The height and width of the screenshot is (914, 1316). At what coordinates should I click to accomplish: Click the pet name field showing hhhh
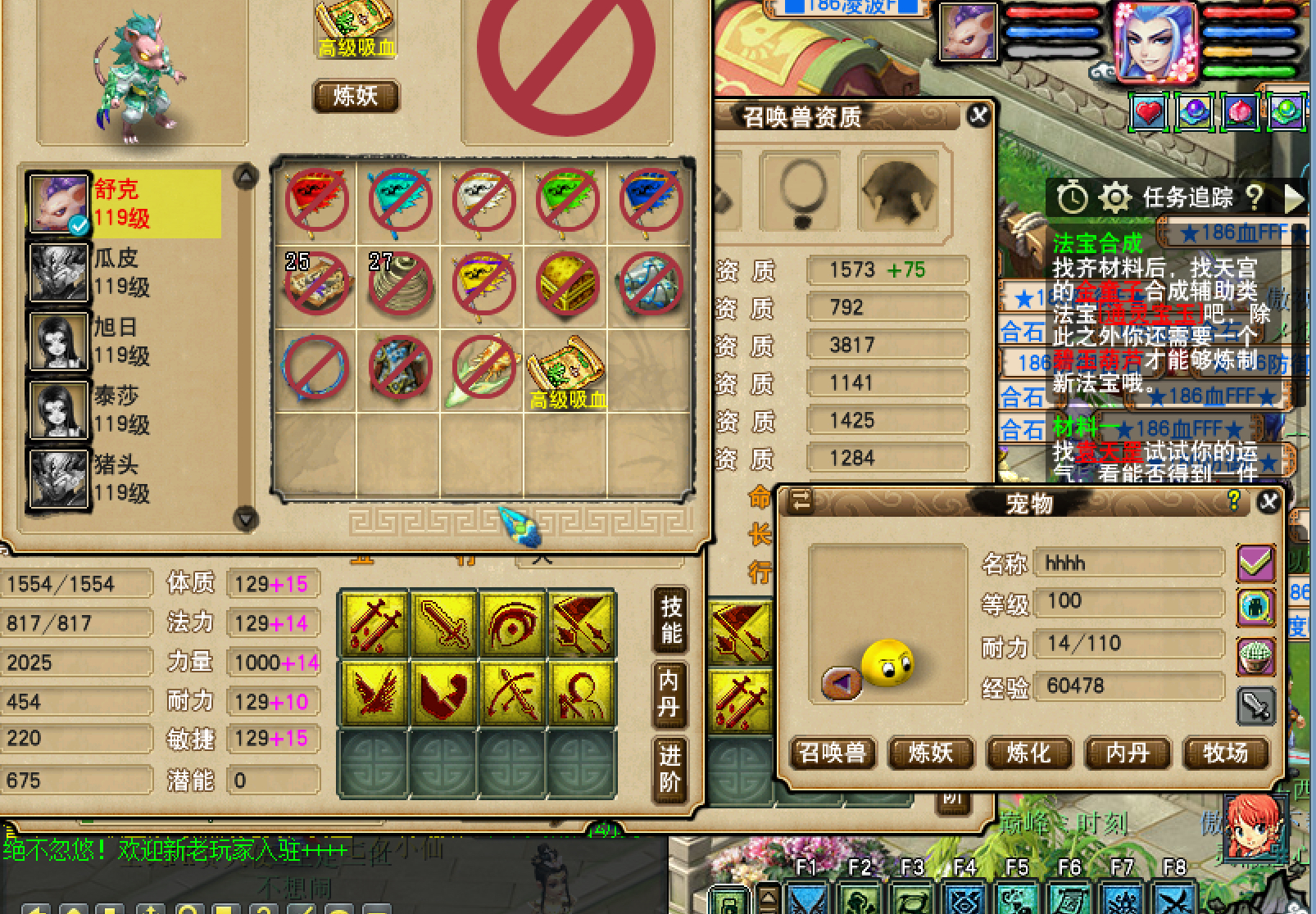tap(1129, 563)
